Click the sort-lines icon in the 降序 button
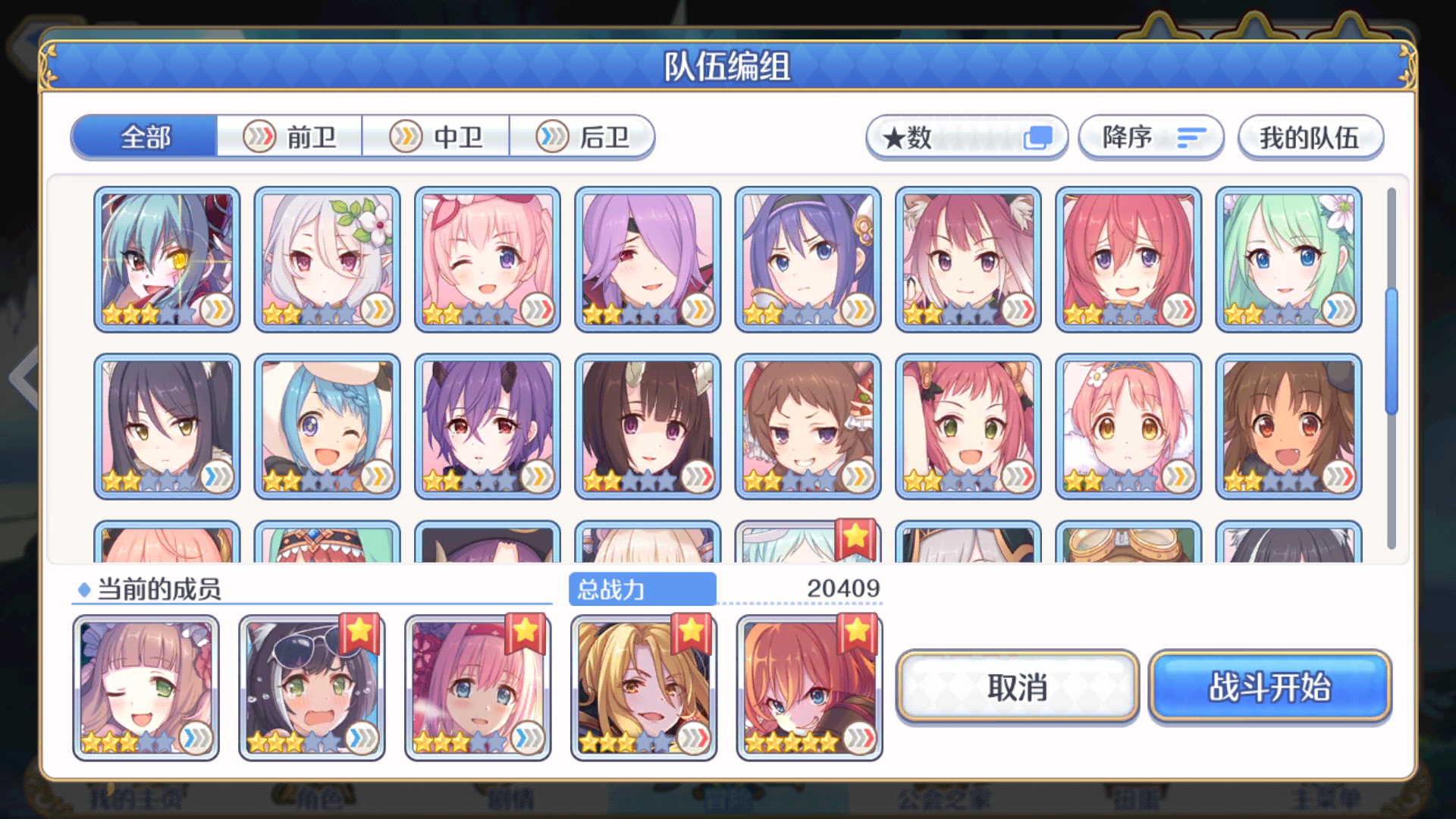The image size is (1456, 819). click(1191, 137)
